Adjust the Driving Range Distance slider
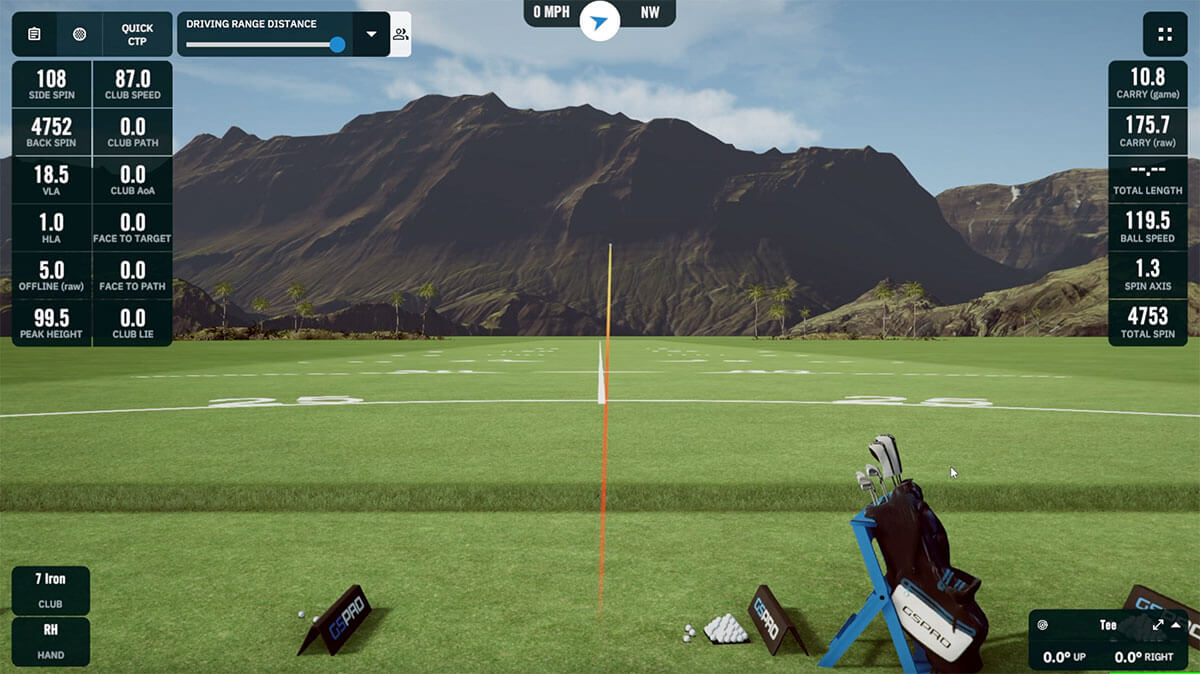This screenshot has width=1200, height=674. (x=337, y=45)
